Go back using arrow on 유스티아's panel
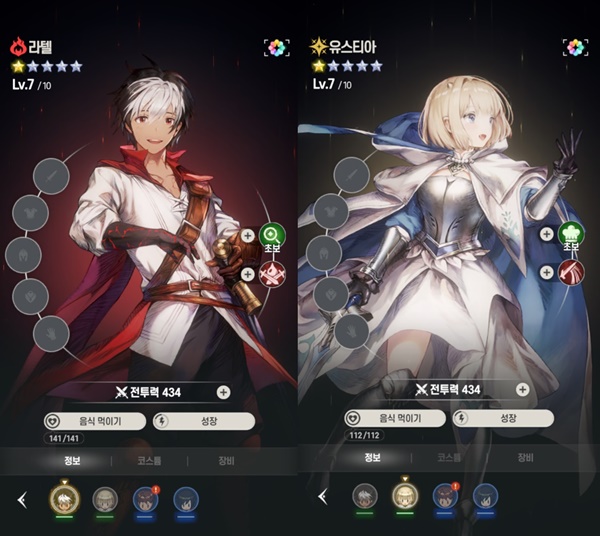Screen dimensions: 600x536 (x=322, y=496)
